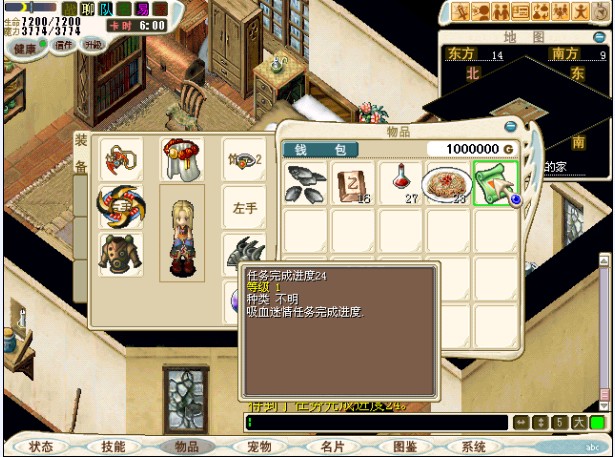Viewport: 615px width, 457px height.
Task: Click in the chat input box
Action: pos(375,423)
